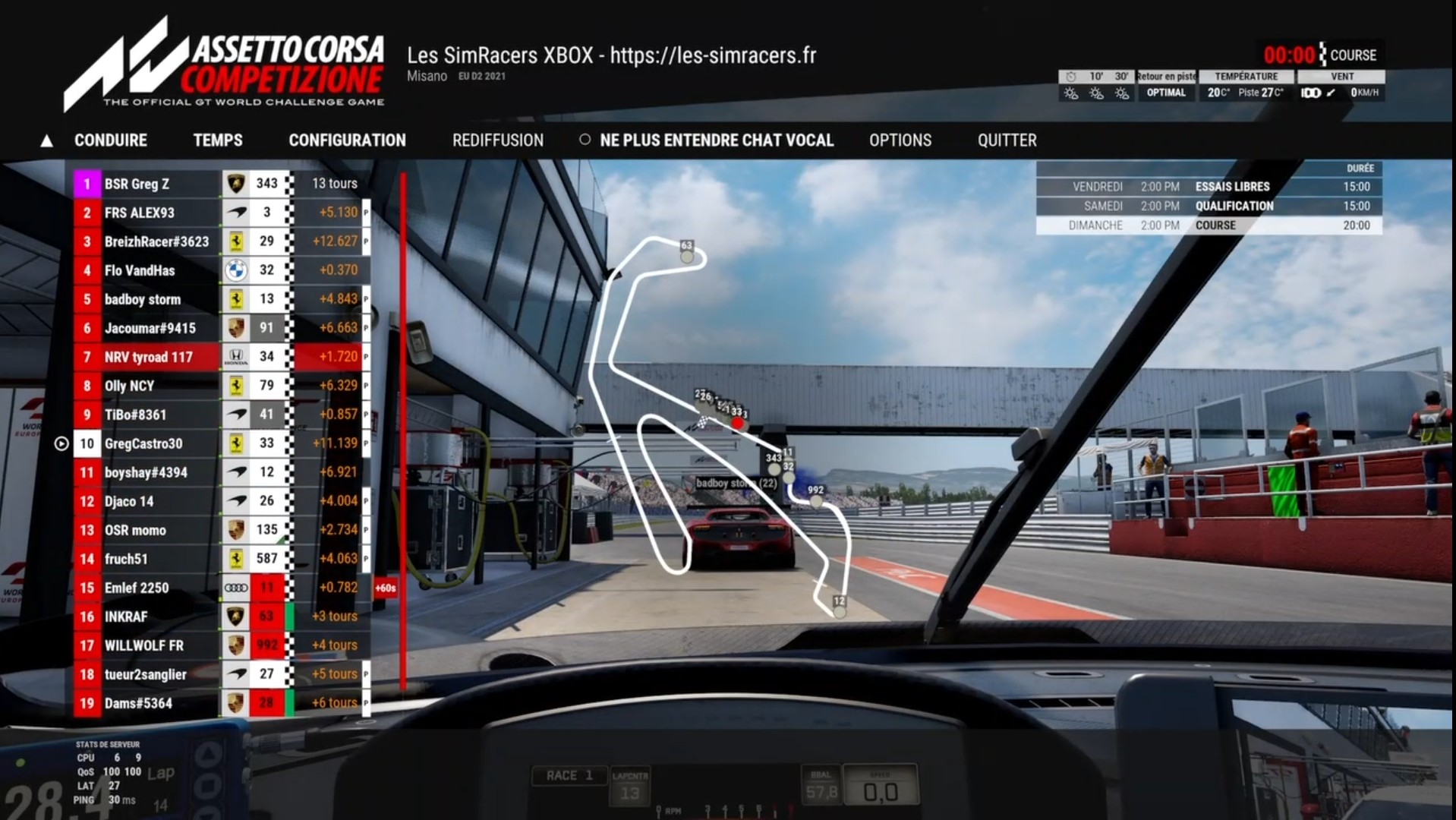The image size is (1456, 820).
Task: Choose REDIFFUSION from the menu
Action: [498, 140]
